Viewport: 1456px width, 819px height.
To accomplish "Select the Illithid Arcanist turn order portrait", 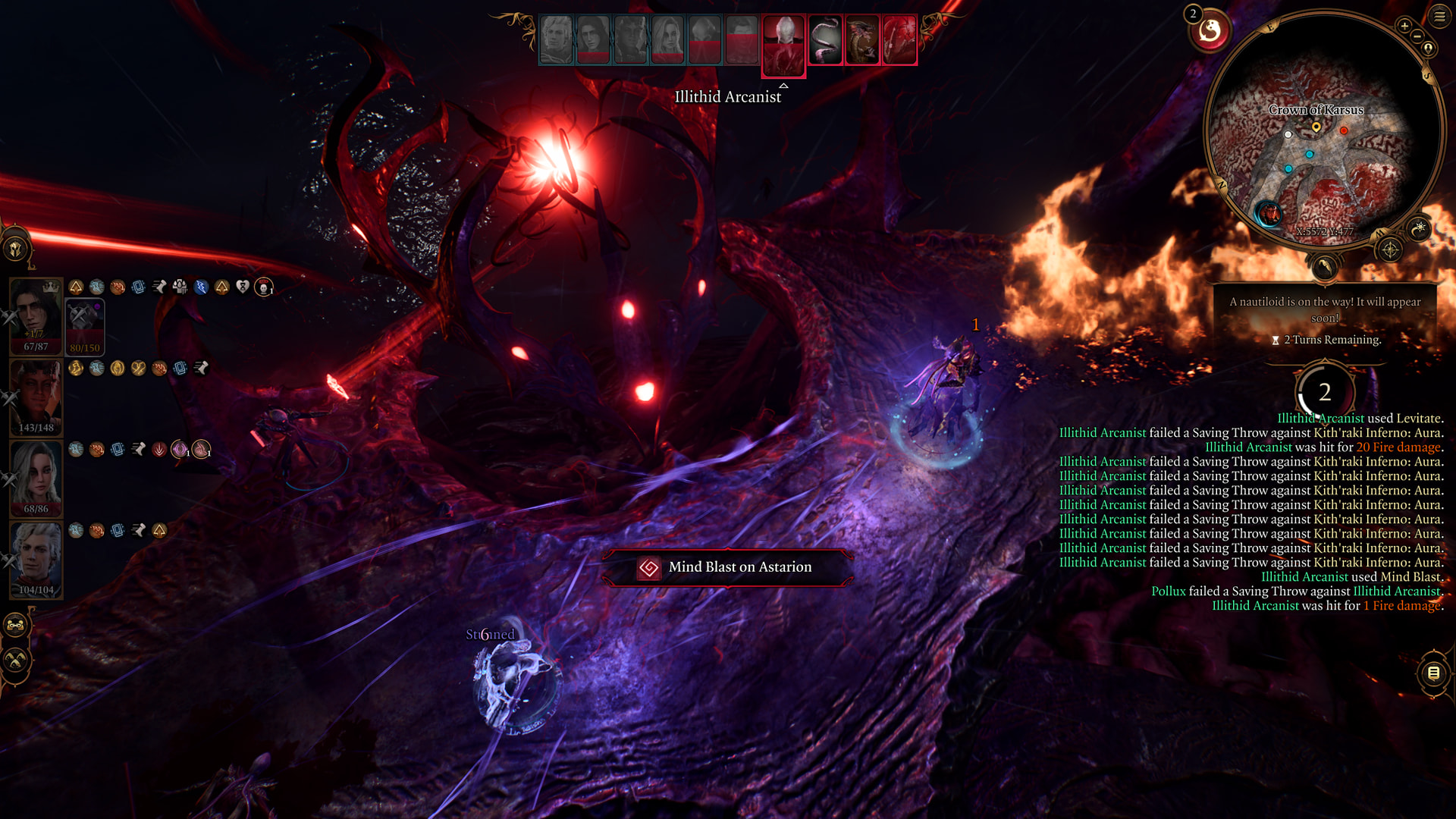I will tap(783, 44).
